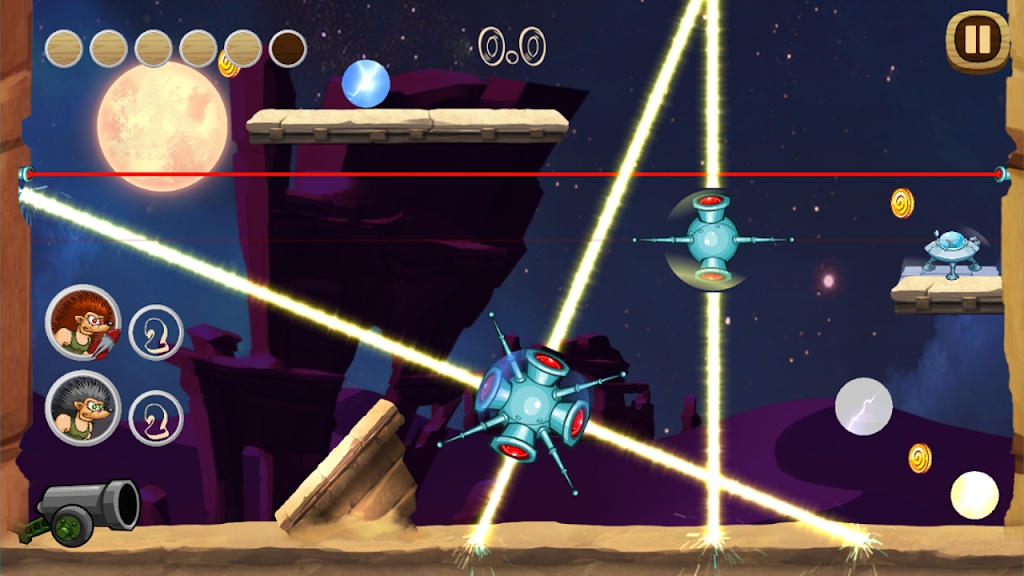The height and width of the screenshot is (576, 1024).
Task: Pause the game
Action: click(975, 40)
